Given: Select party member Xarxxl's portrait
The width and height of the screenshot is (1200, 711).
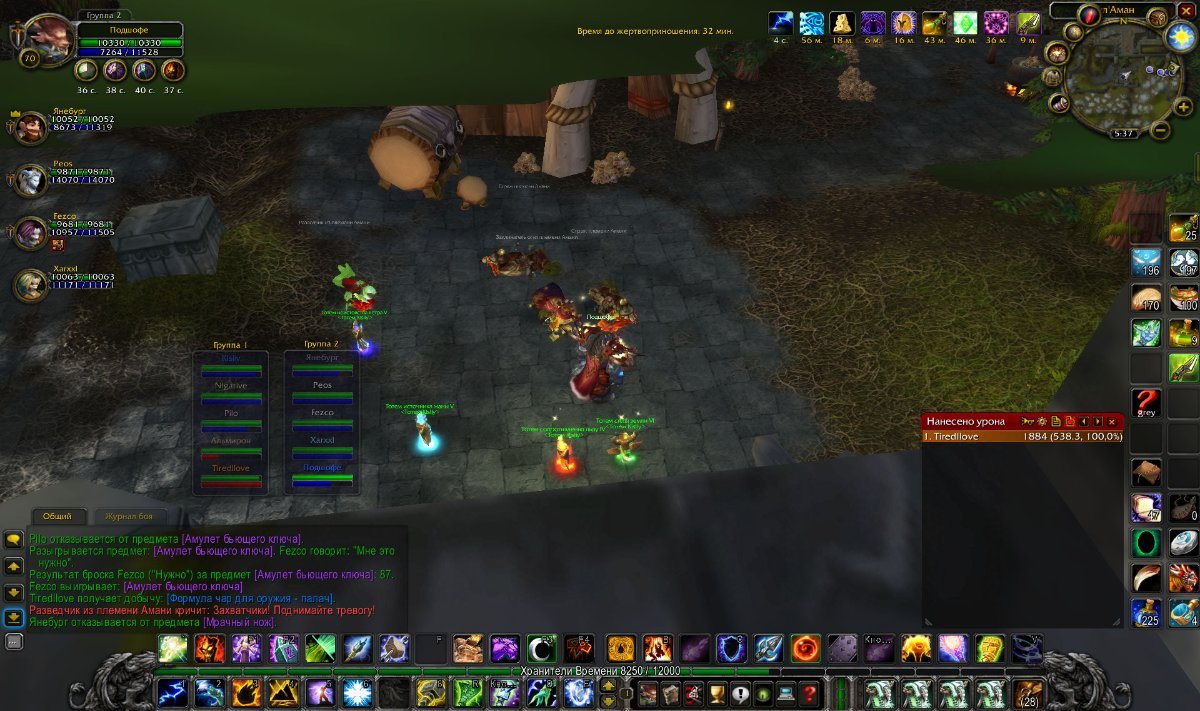Looking at the screenshot, I should [30, 285].
